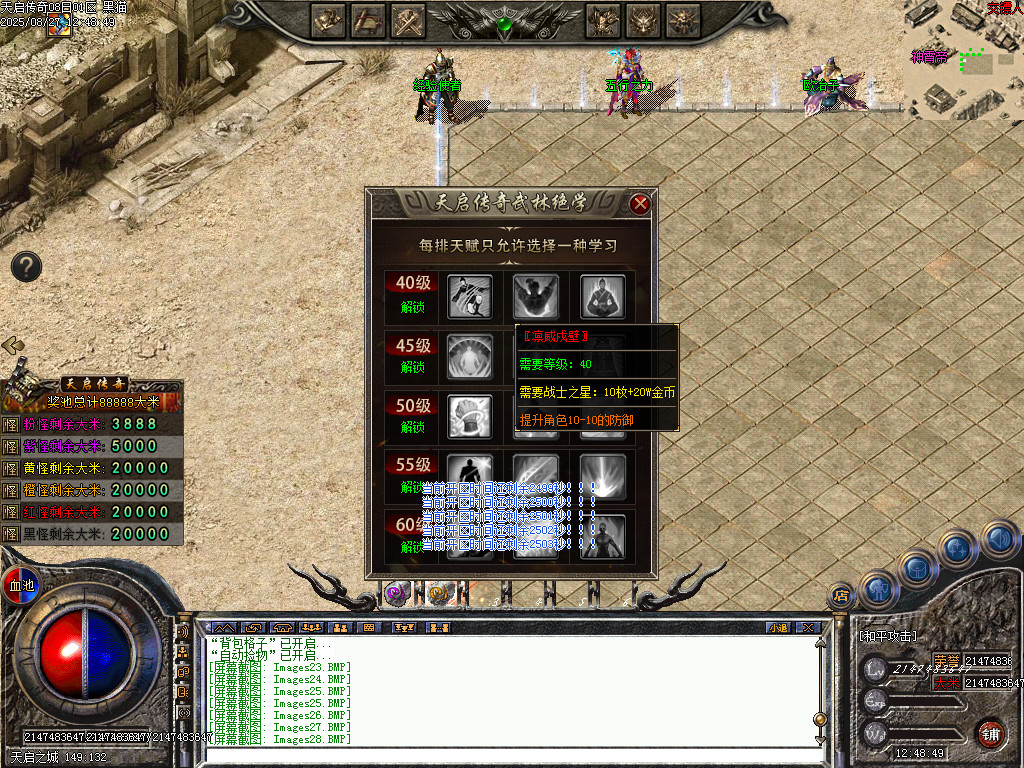Open the horned demon mask icon
Image resolution: width=1024 pixels, height=768 pixels.
pos(644,20)
